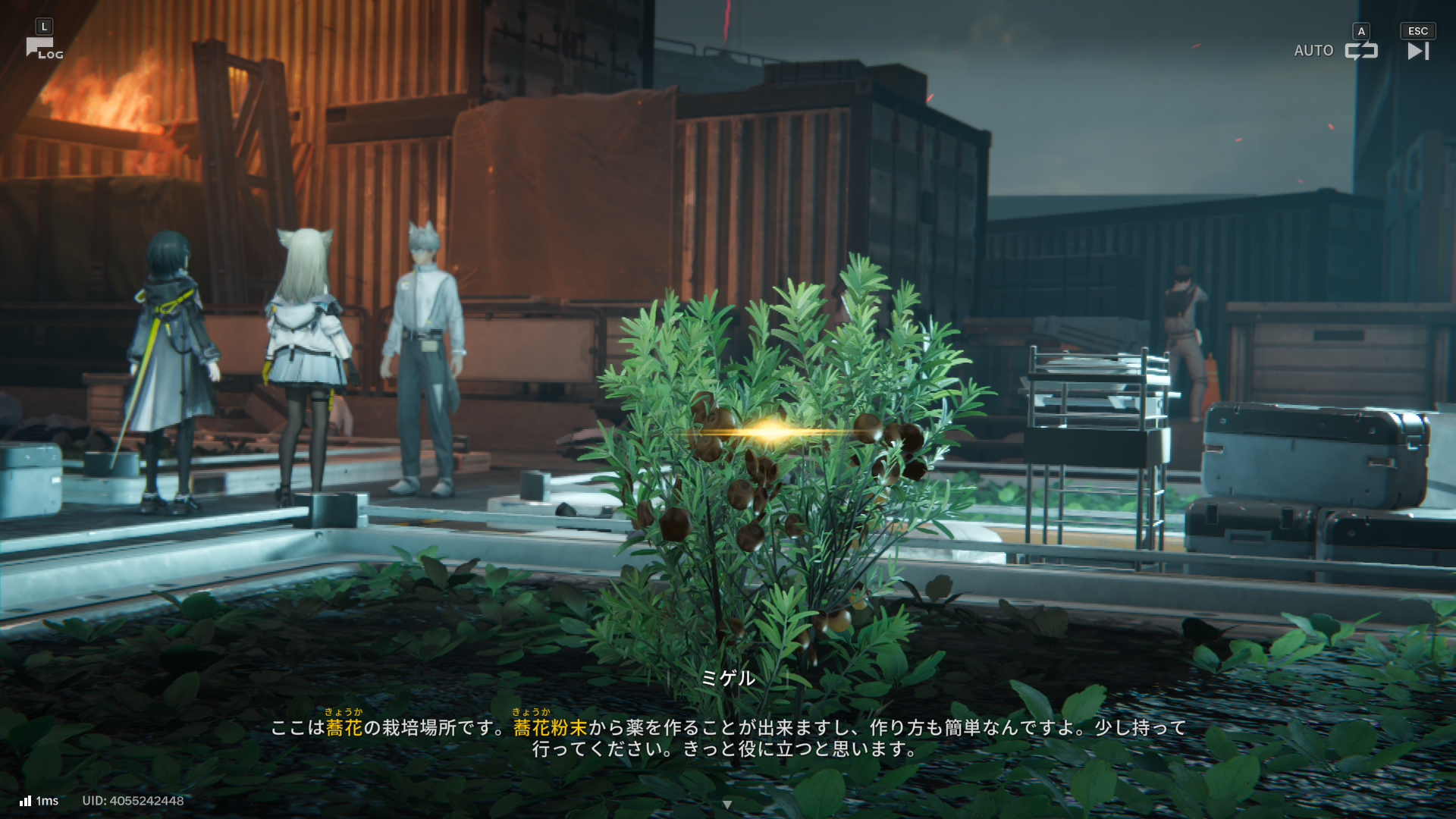
Task: Advance dialogue with the small down arrow
Action: pyautogui.click(x=727, y=805)
